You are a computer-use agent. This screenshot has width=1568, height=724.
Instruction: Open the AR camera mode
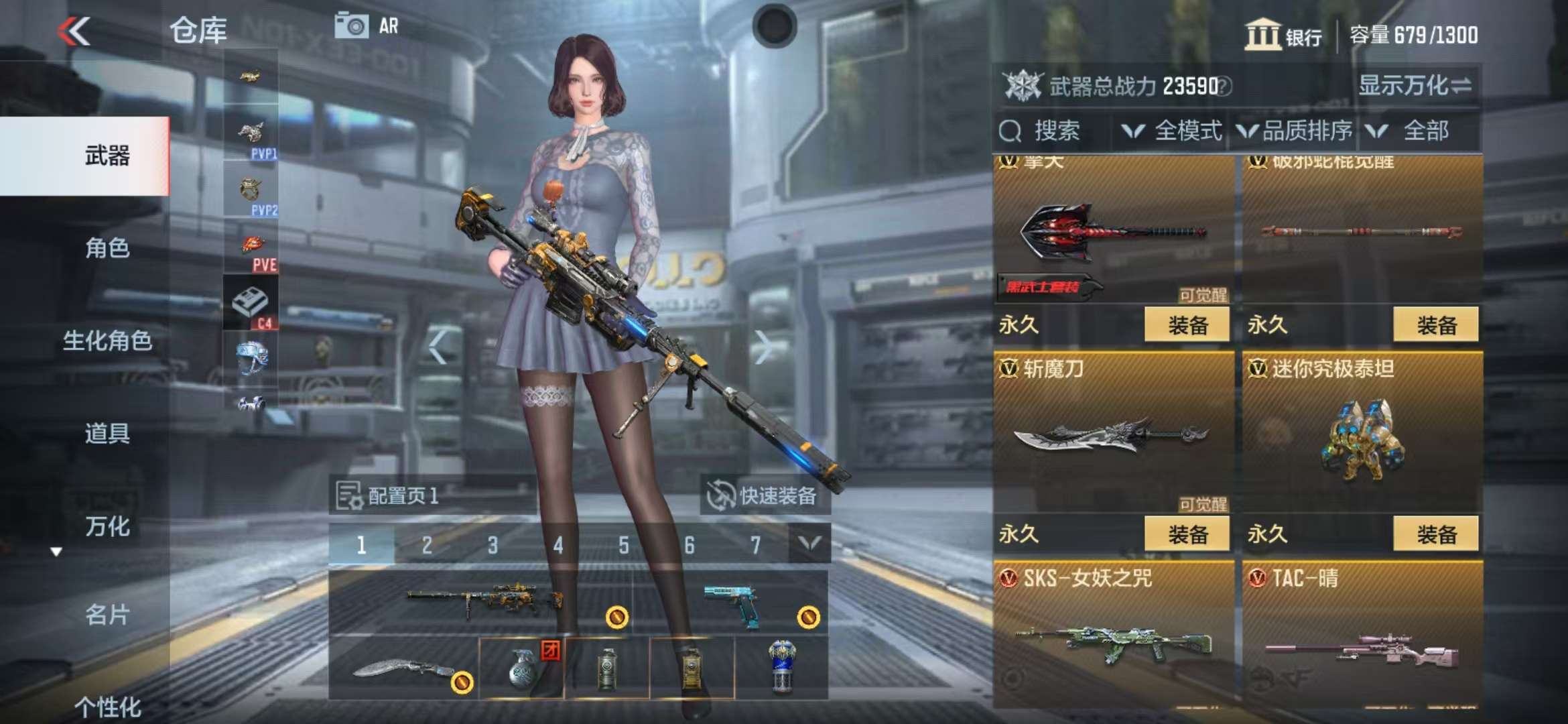[367, 27]
